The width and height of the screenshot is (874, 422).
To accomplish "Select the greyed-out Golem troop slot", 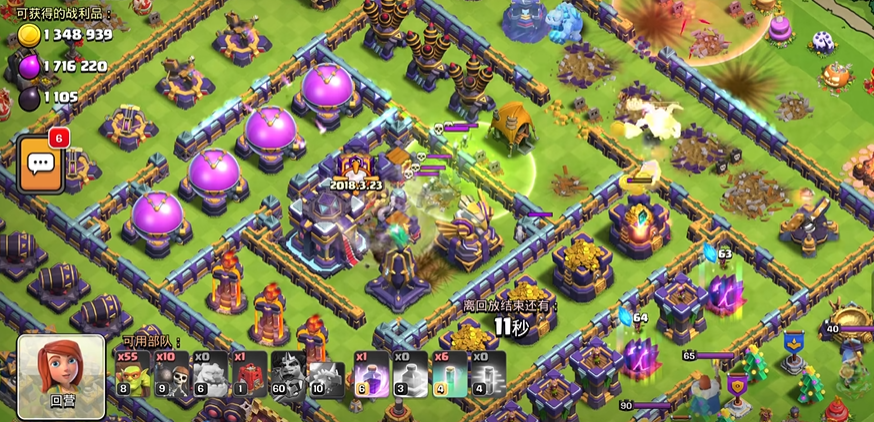I will click(209, 374).
